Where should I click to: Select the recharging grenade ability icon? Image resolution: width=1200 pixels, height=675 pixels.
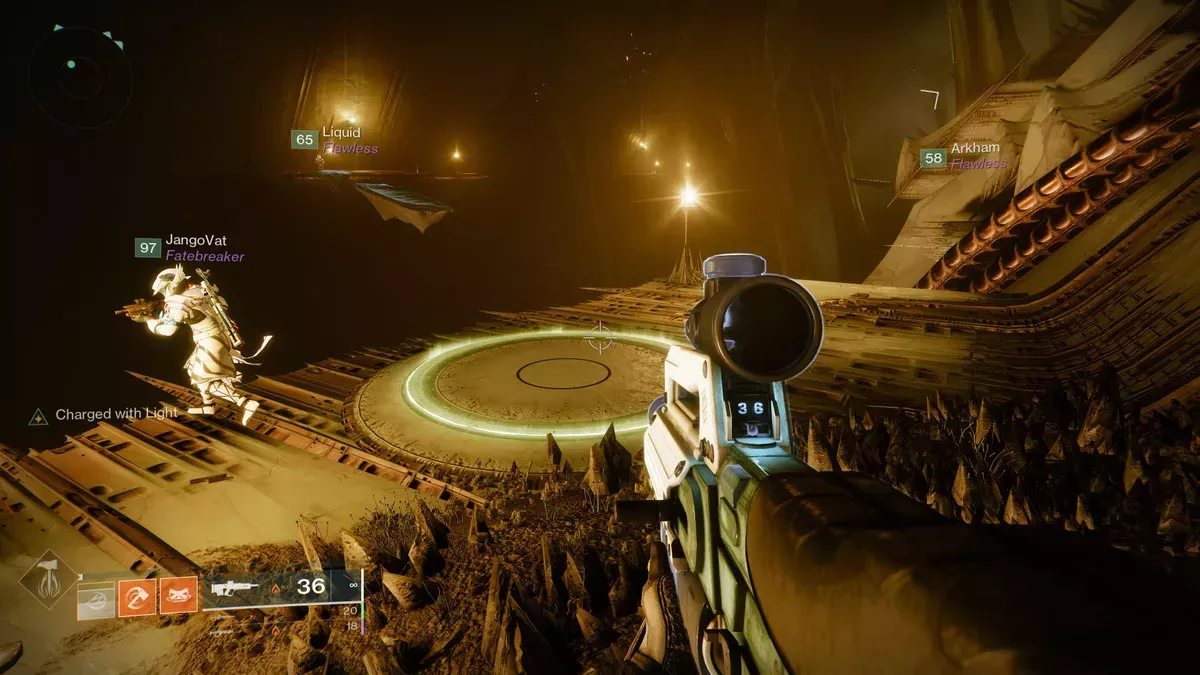click(96, 598)
